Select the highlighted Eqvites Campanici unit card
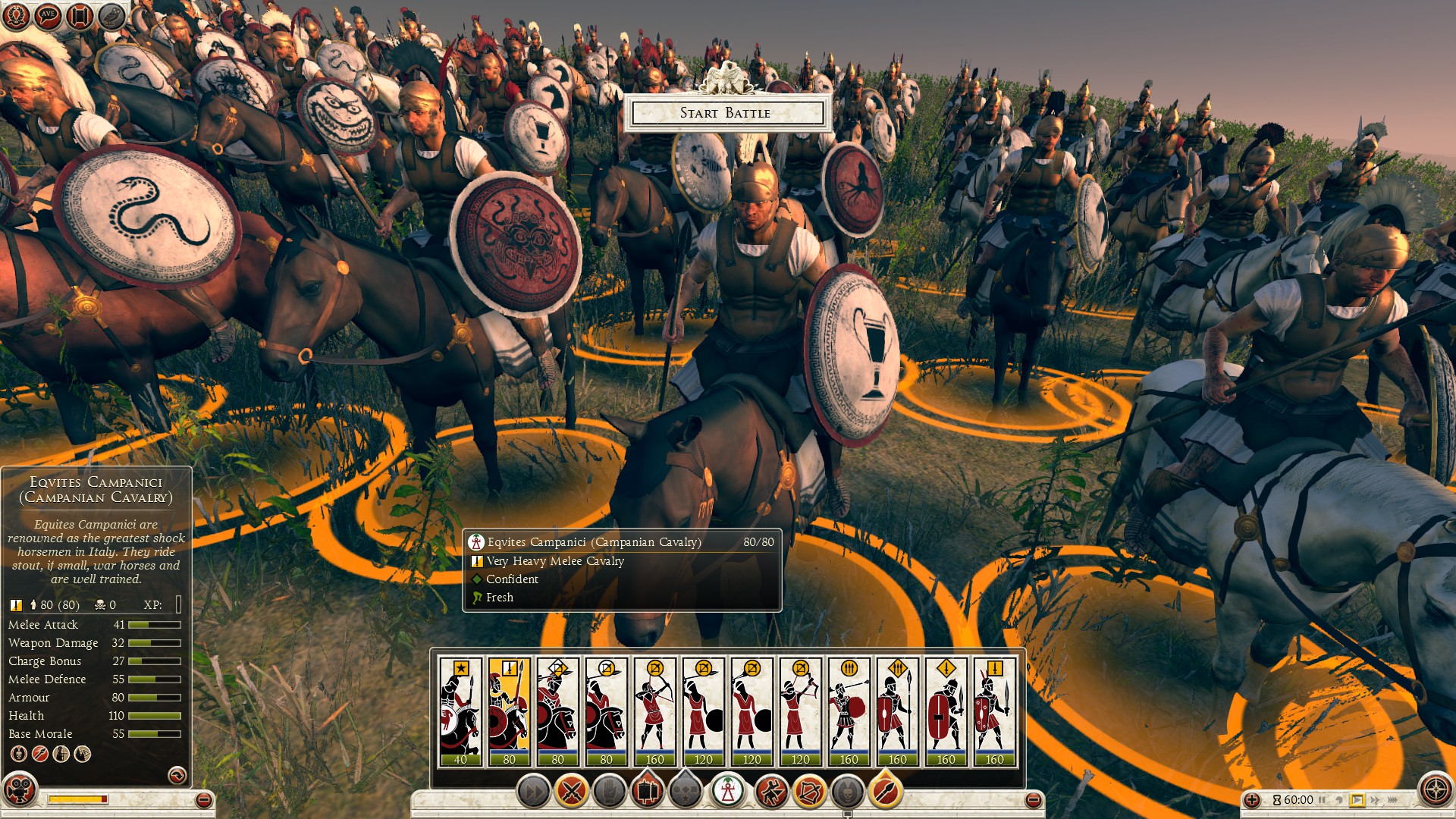Viewport: 1456px width, 819px height. pos(509,711)
